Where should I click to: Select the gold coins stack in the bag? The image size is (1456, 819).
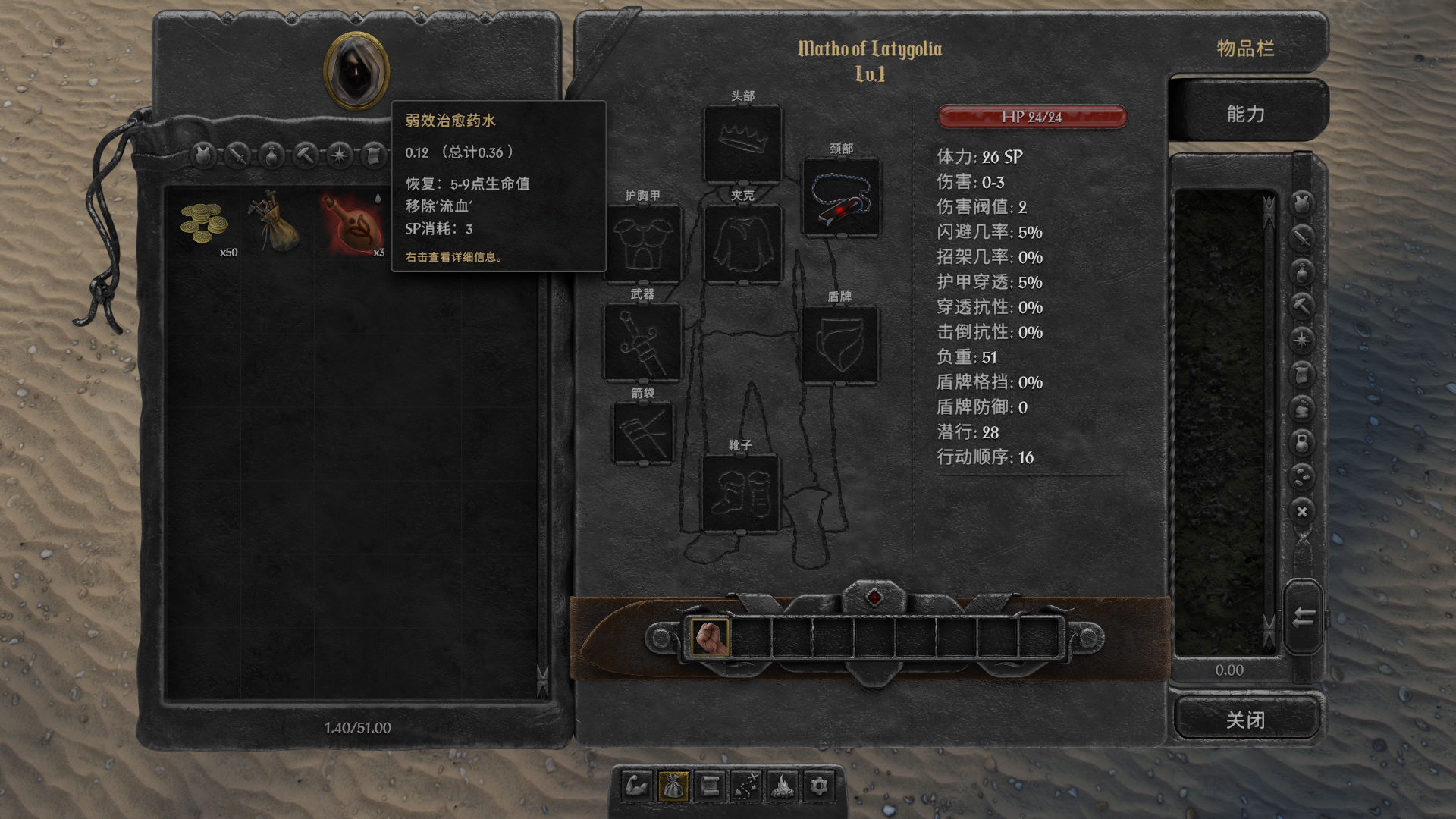click(x=203, y=224)
